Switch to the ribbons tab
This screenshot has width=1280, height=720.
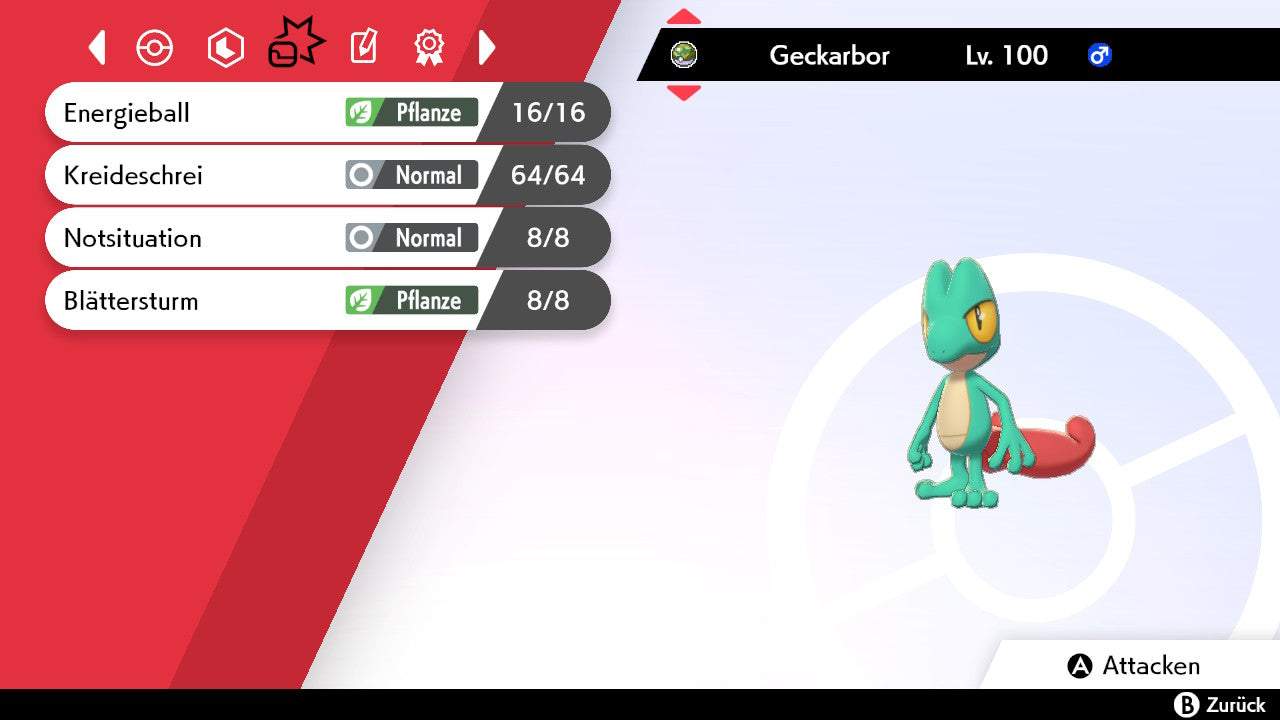[429, 47]
